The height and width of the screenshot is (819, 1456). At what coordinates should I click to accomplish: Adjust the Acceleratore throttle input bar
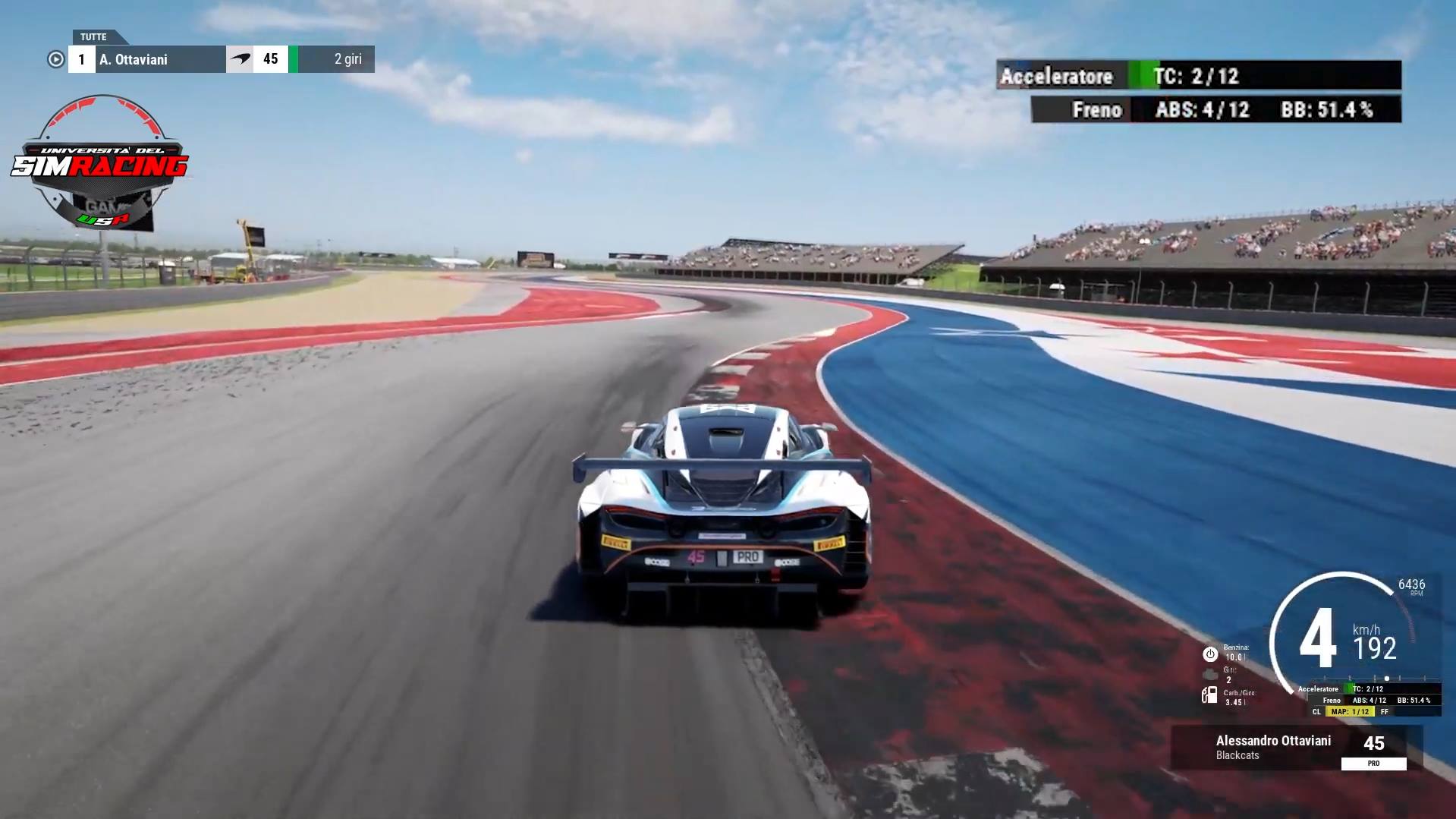[x=1138, y=76]
